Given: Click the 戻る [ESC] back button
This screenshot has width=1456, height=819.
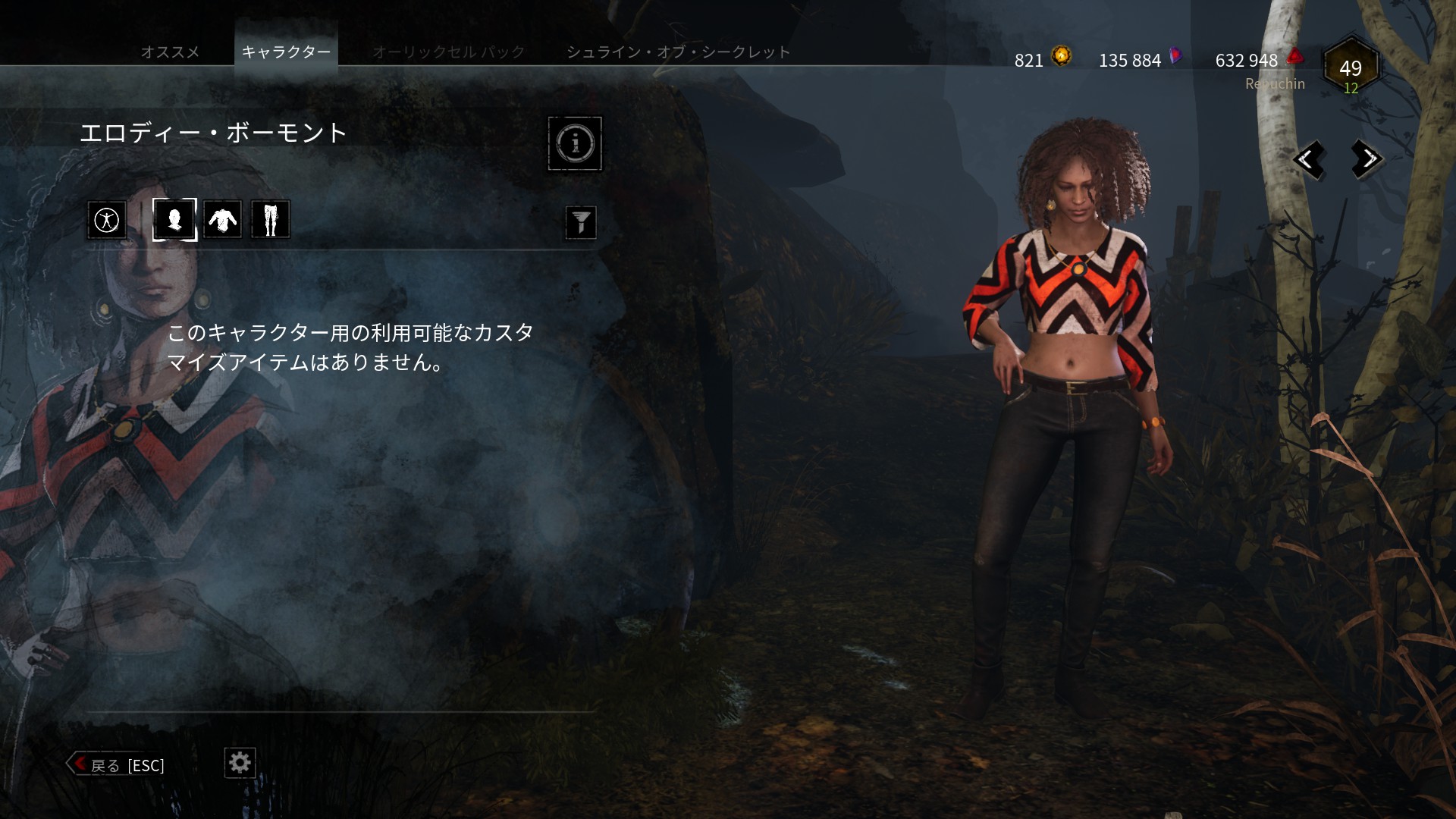Looking at the screenshot, I should coord(118,765).
